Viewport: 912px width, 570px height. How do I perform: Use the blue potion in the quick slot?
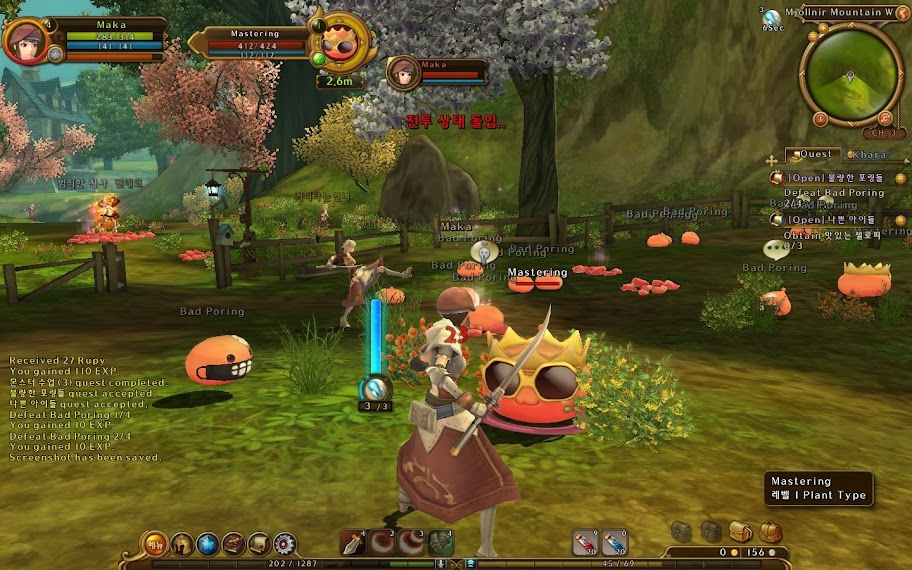pyautogui.click(x=614, y=543)
